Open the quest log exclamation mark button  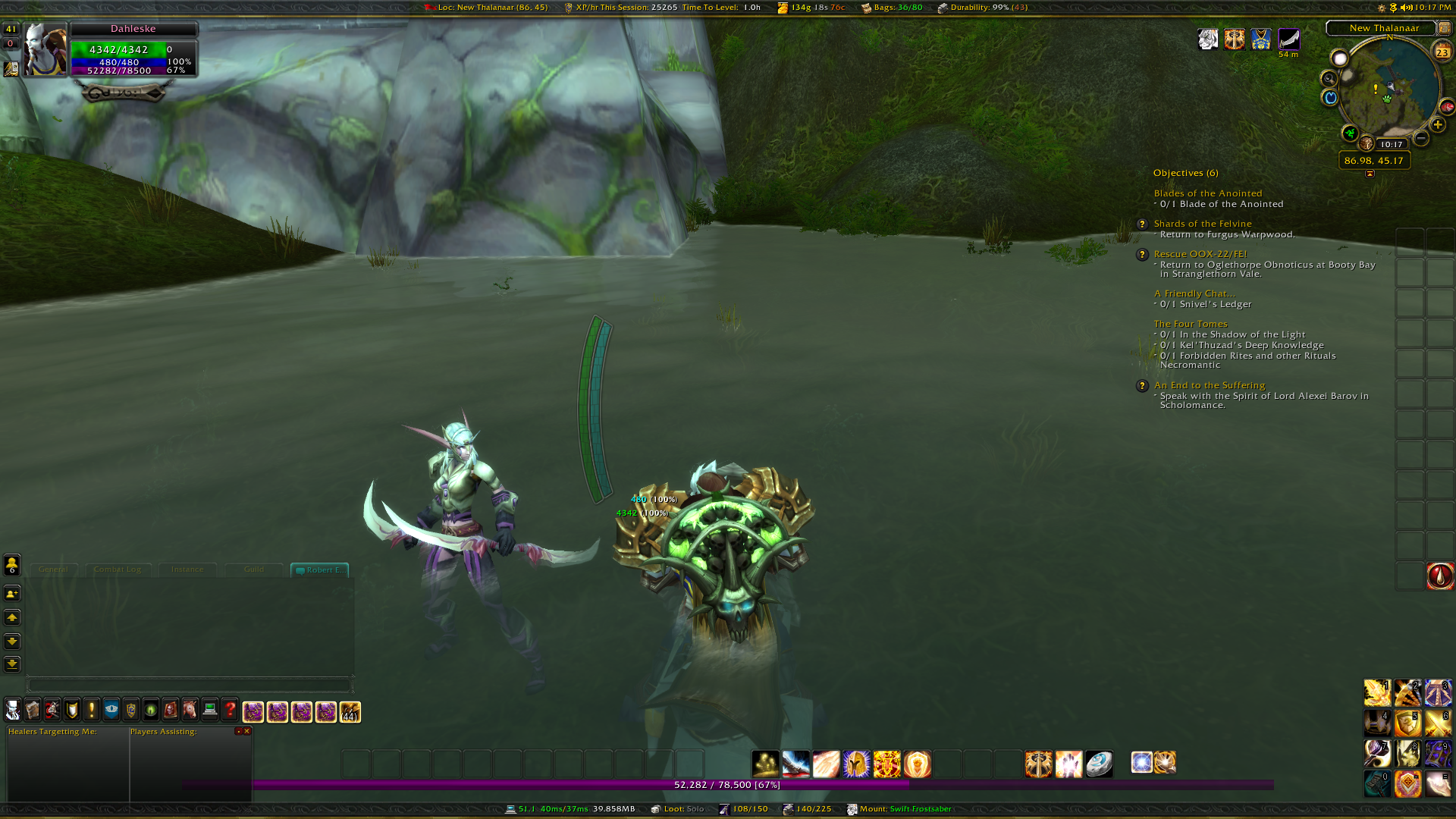[92, 710]
